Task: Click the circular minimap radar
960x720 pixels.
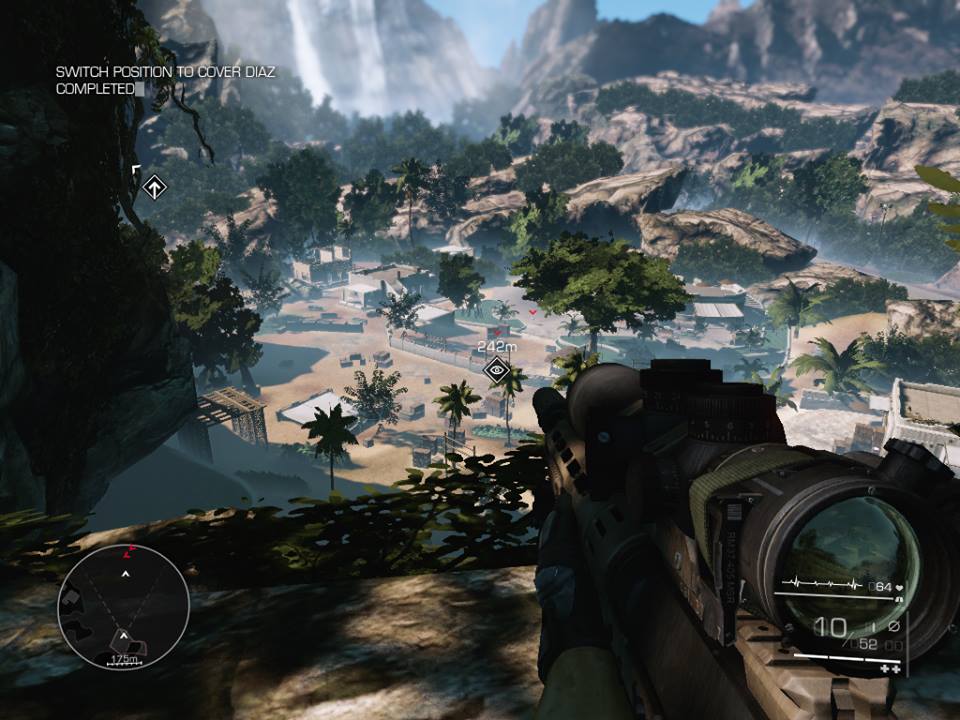Action: [x=124, y=607]
